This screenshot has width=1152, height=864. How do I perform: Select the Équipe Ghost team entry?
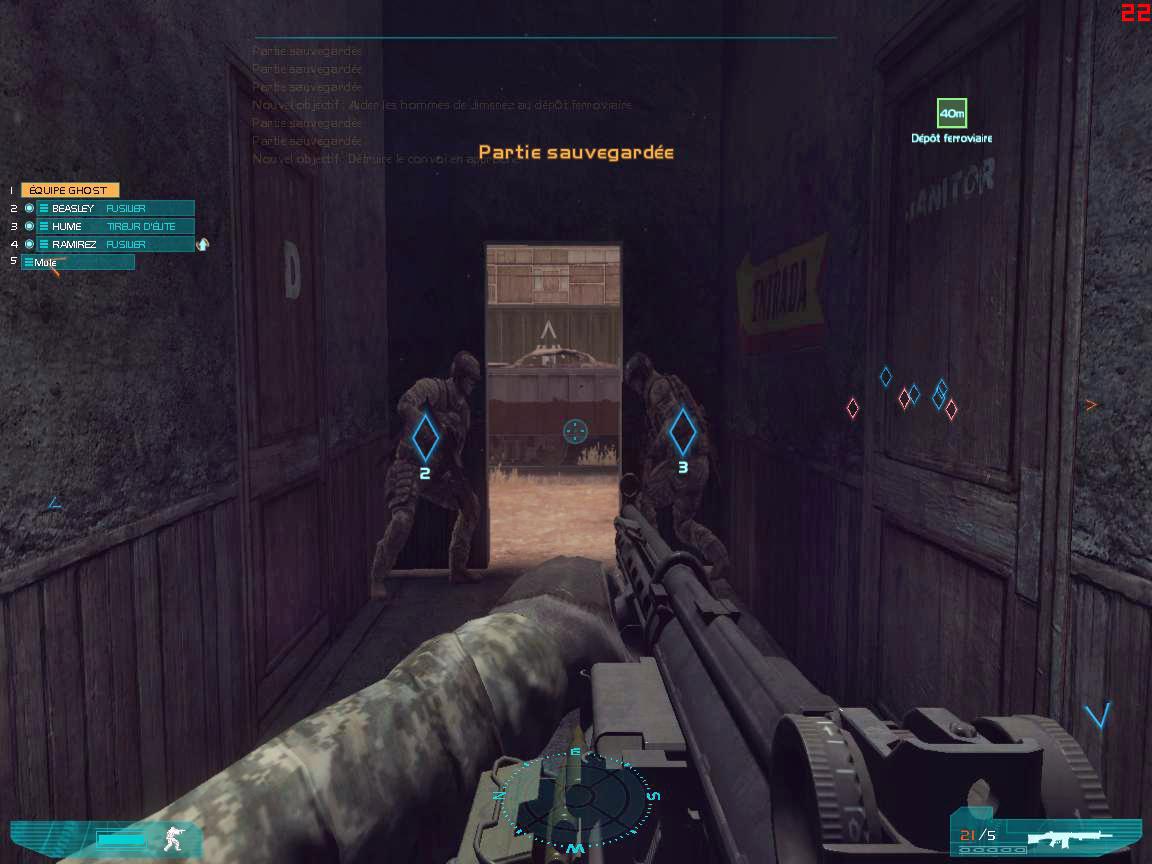pyautogui.click(x=69, y=190)
